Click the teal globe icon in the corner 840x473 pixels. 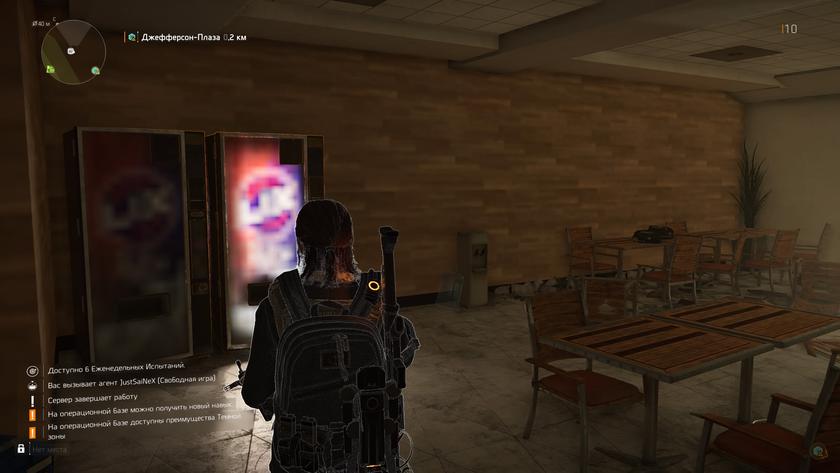tap(819, 450)
